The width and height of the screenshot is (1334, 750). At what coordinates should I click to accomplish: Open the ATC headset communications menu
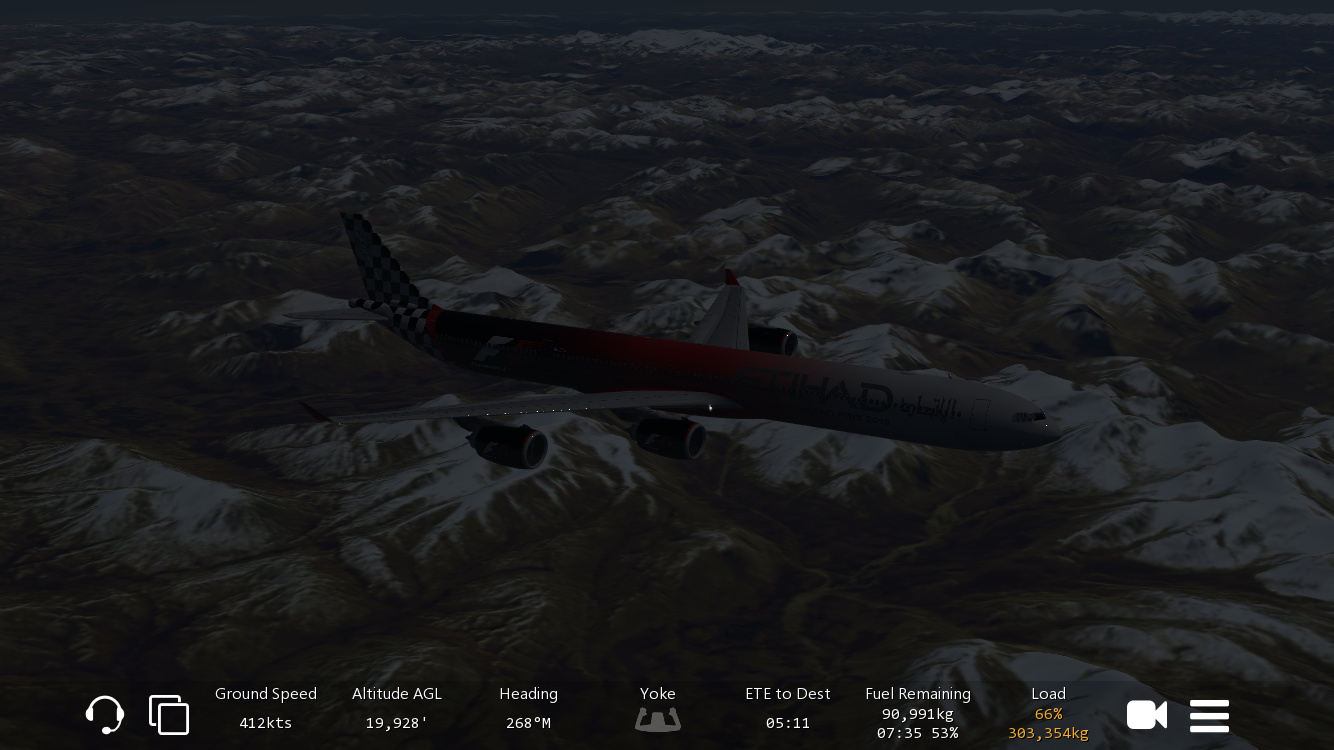pyautogui.click(x=105, y=715)
